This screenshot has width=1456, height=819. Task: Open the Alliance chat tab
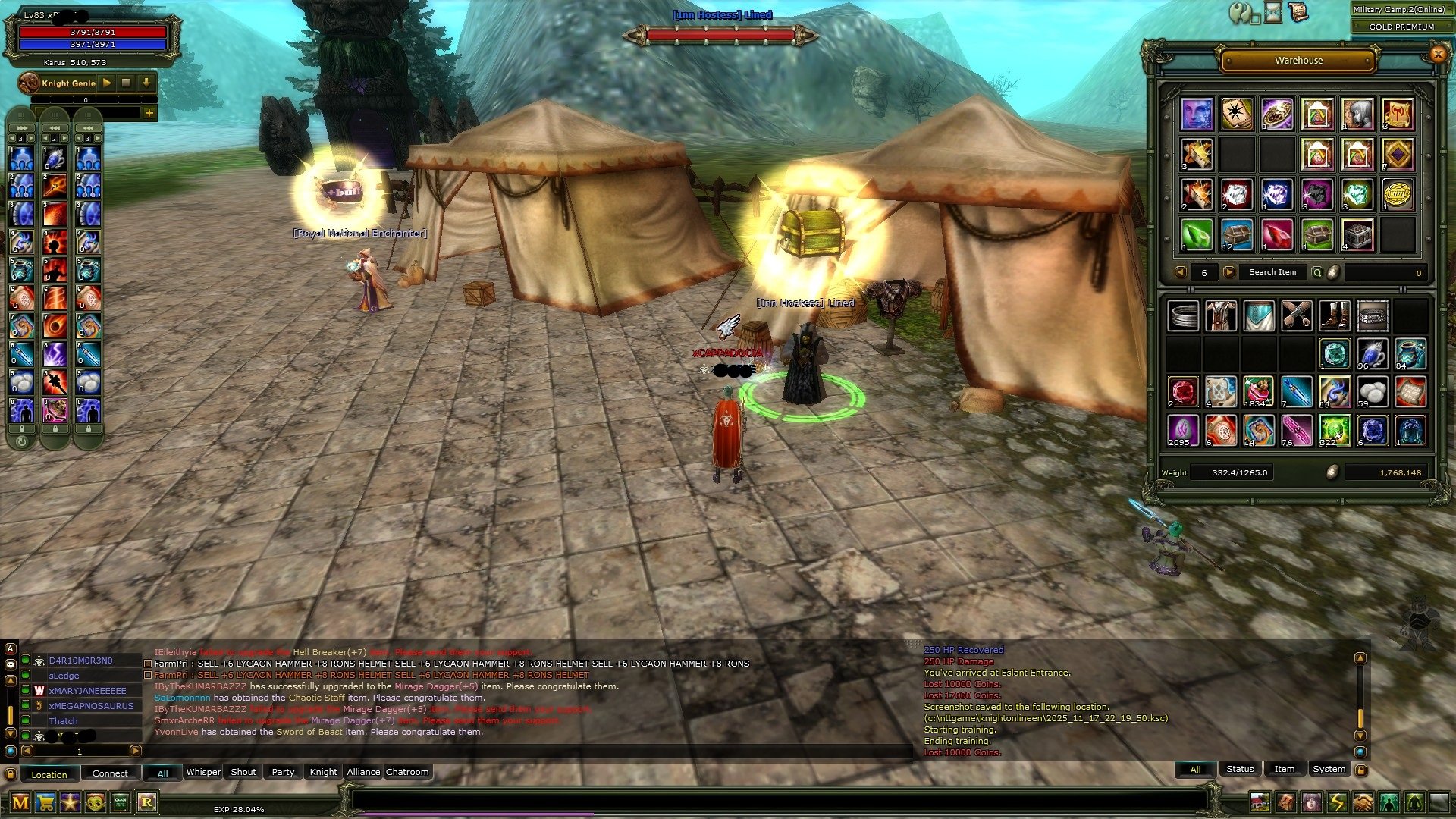363,772
